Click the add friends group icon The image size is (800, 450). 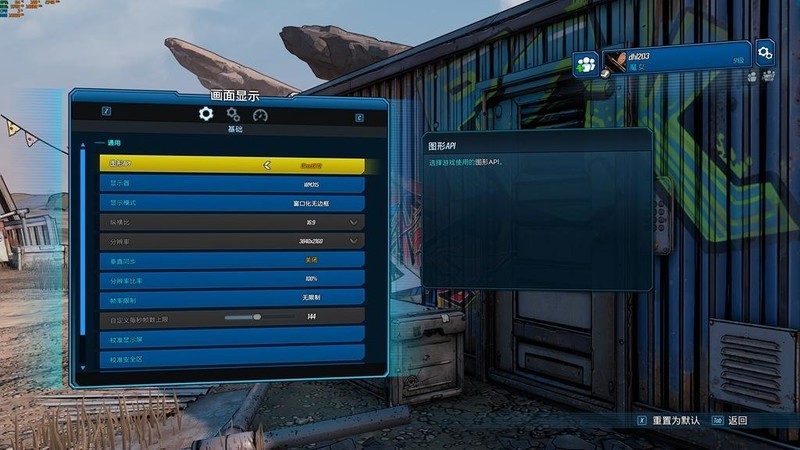click(586, 64)
